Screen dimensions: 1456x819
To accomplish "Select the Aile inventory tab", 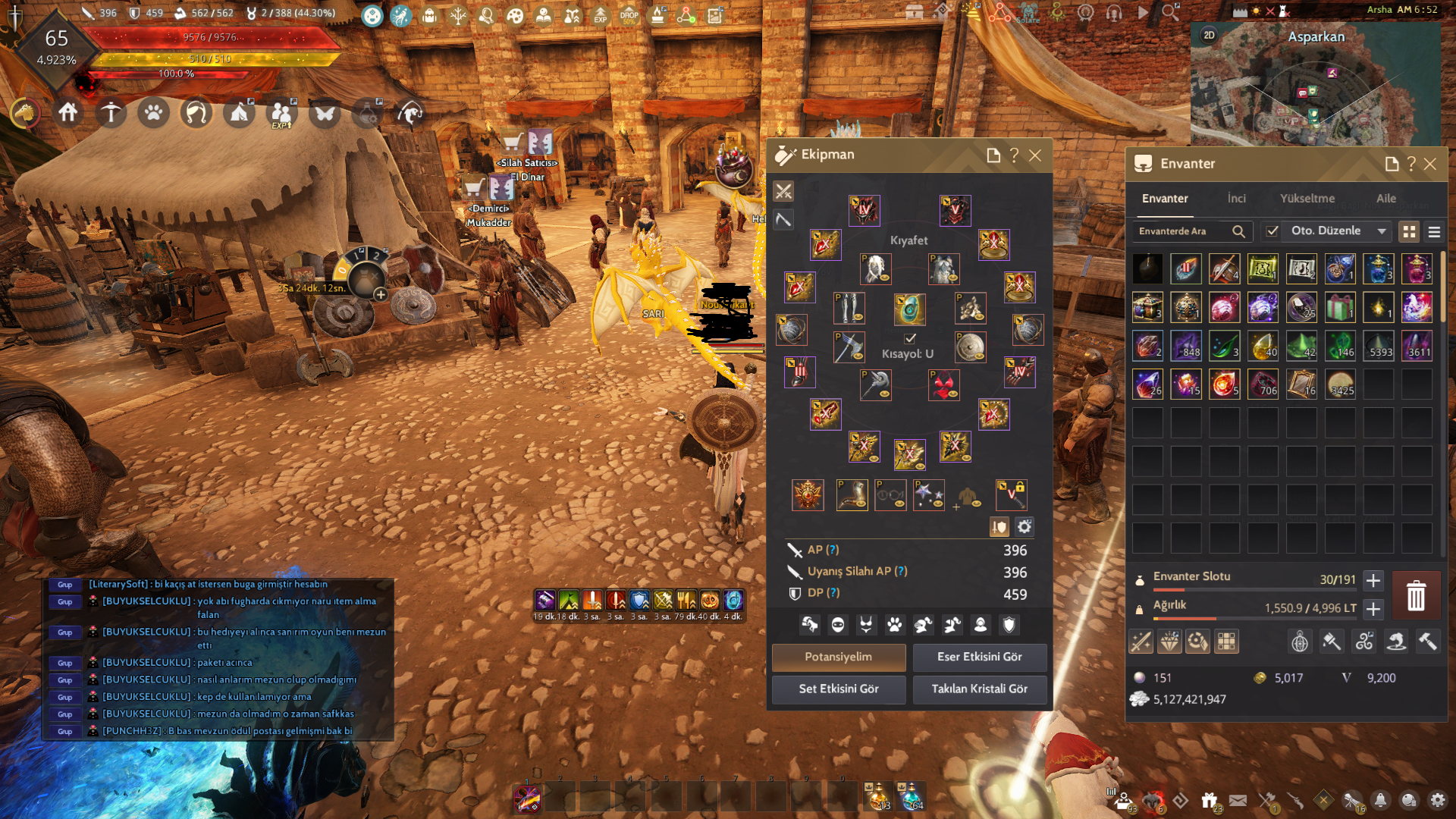I will point(1386,199).
